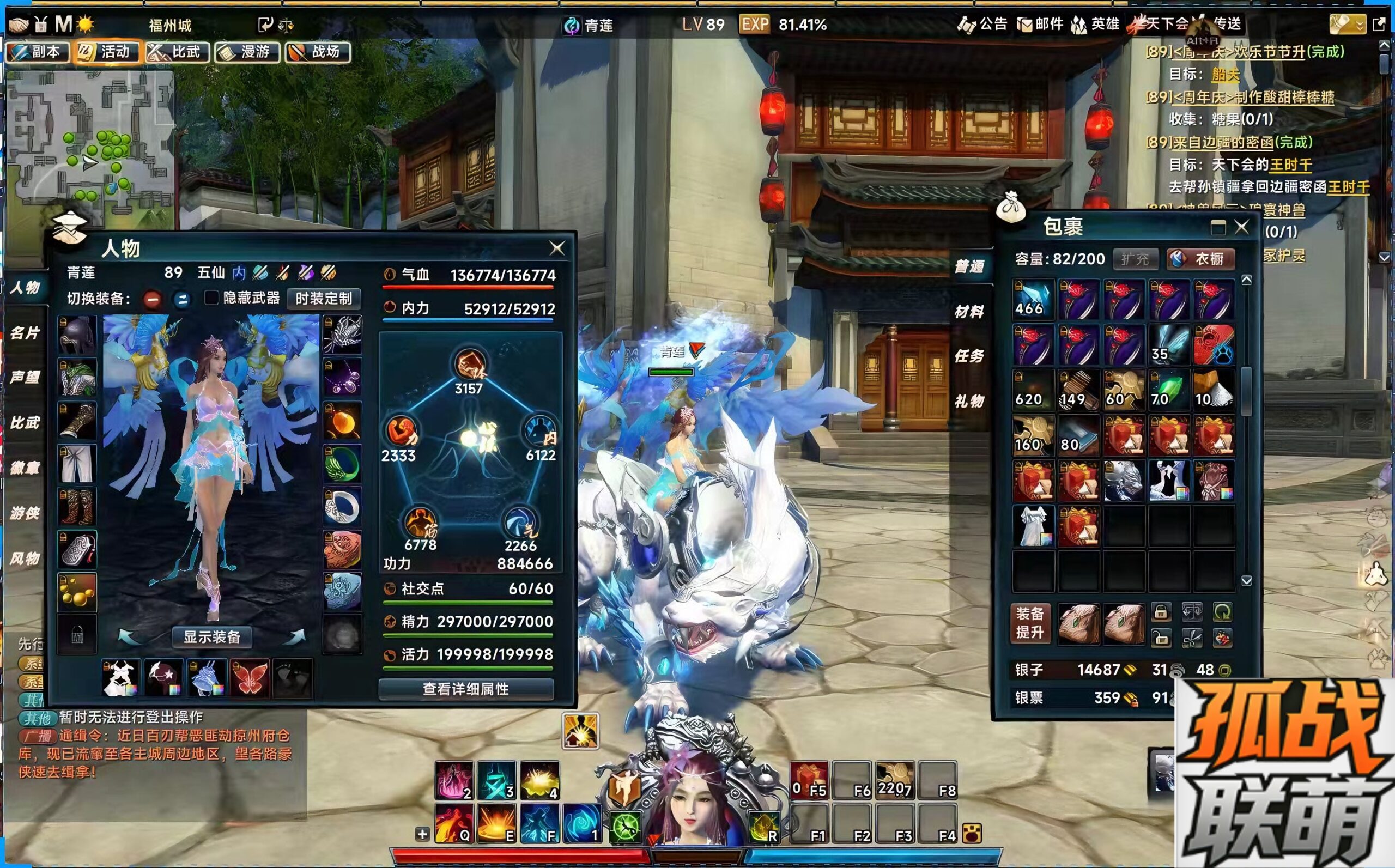The image size is (1395, 868).
Task: Click the 装备提升 button
Action: [x=1030, y=623]
